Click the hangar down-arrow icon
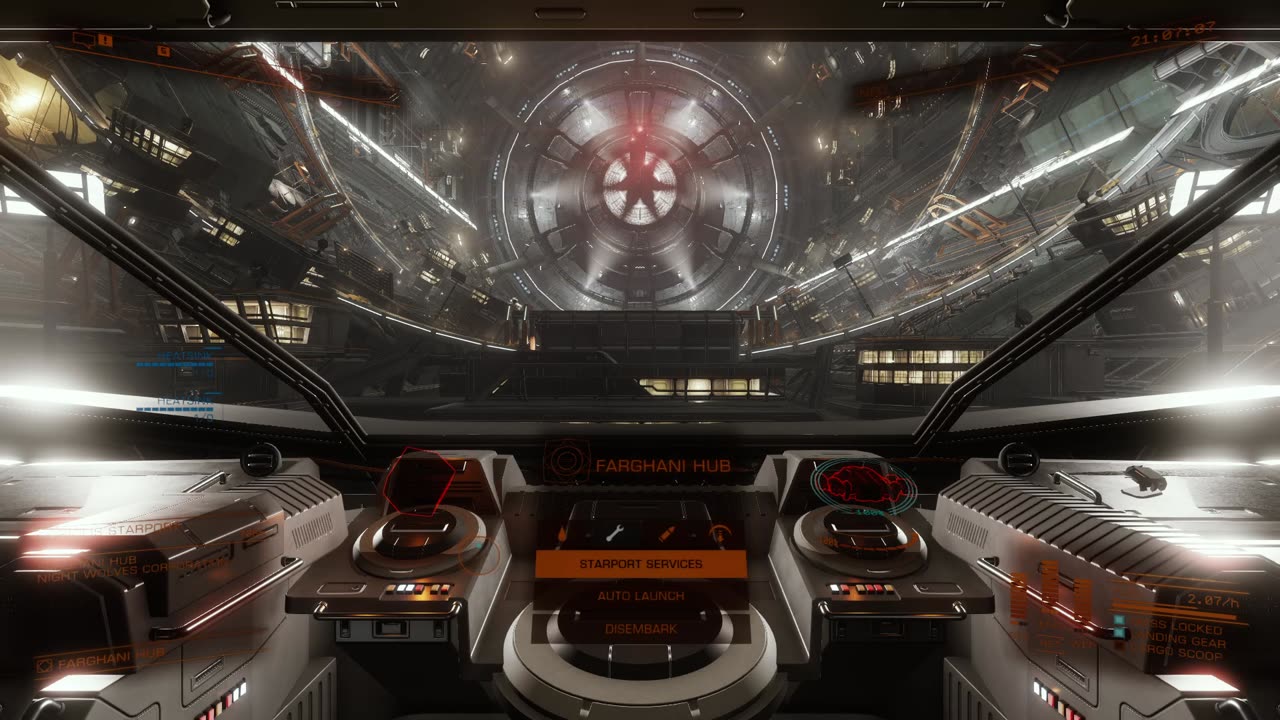Image resolution: width=1280 pixels, height=720 pixels. 718,535
